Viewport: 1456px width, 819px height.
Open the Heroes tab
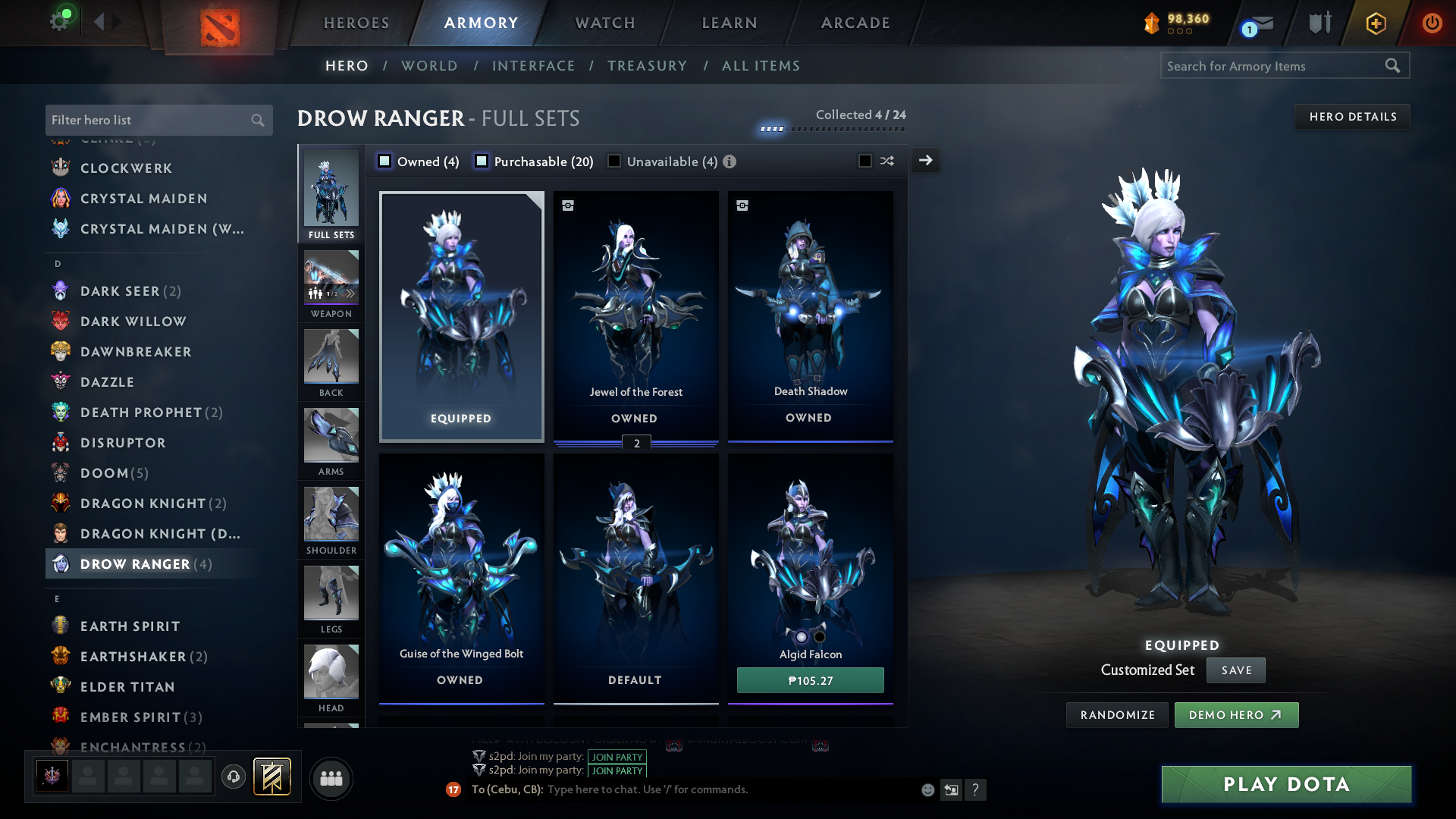[x=356, y=23]
